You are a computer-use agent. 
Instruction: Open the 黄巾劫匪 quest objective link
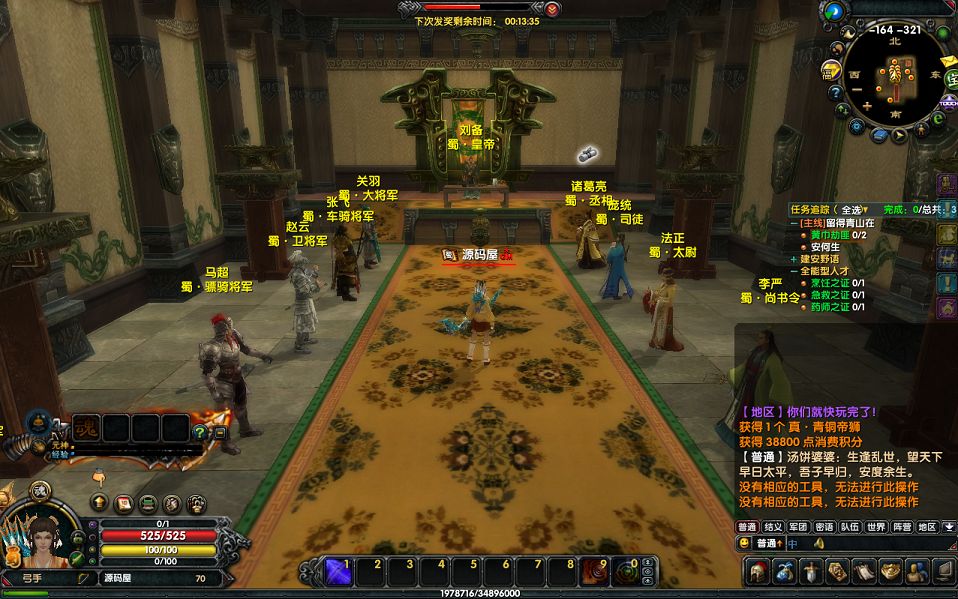pyautogui.click(x=830, y=235)
